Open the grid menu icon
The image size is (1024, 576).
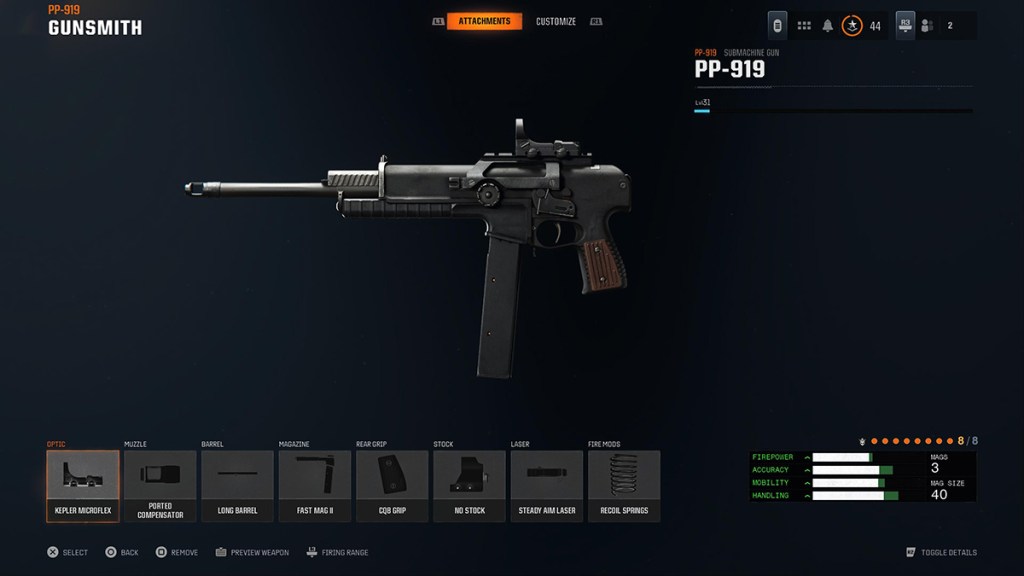(804, 26)
